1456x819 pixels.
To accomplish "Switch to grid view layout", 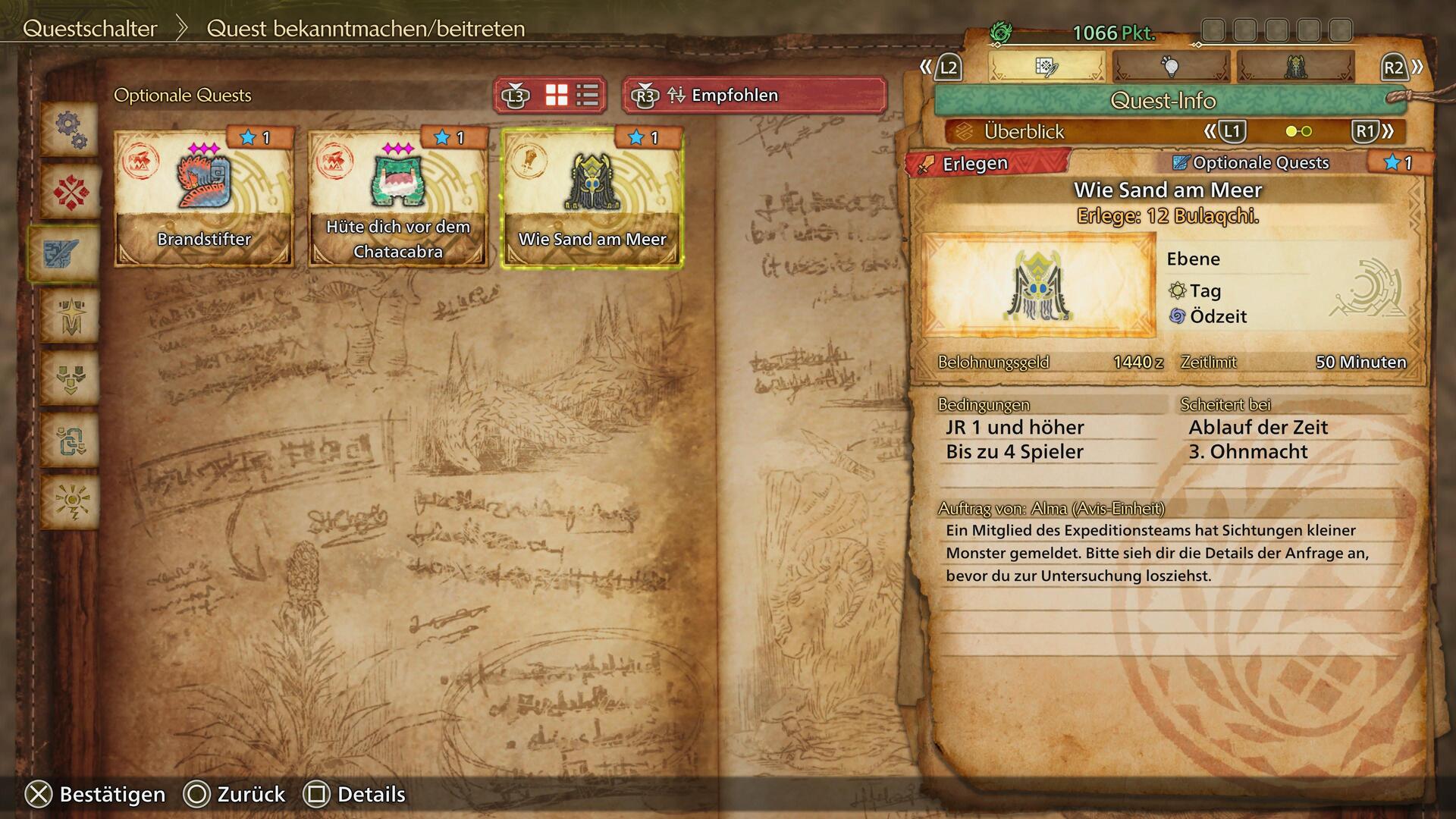I will click(x=557, y=96).
